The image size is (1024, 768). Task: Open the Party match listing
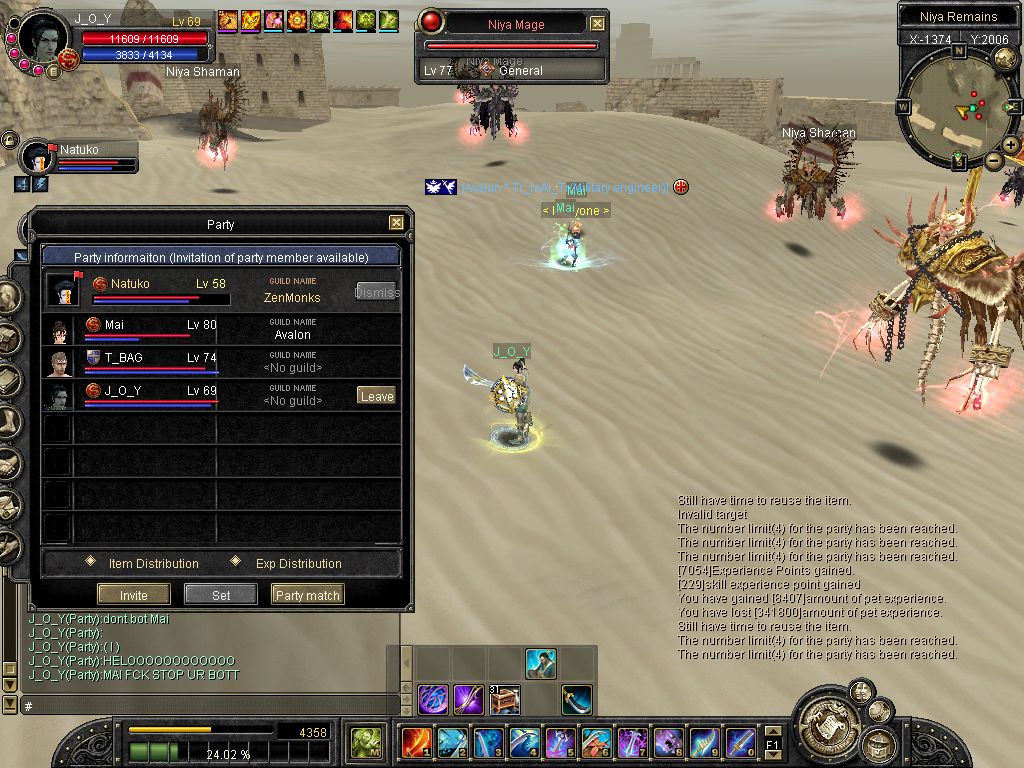tap(307, 595)
